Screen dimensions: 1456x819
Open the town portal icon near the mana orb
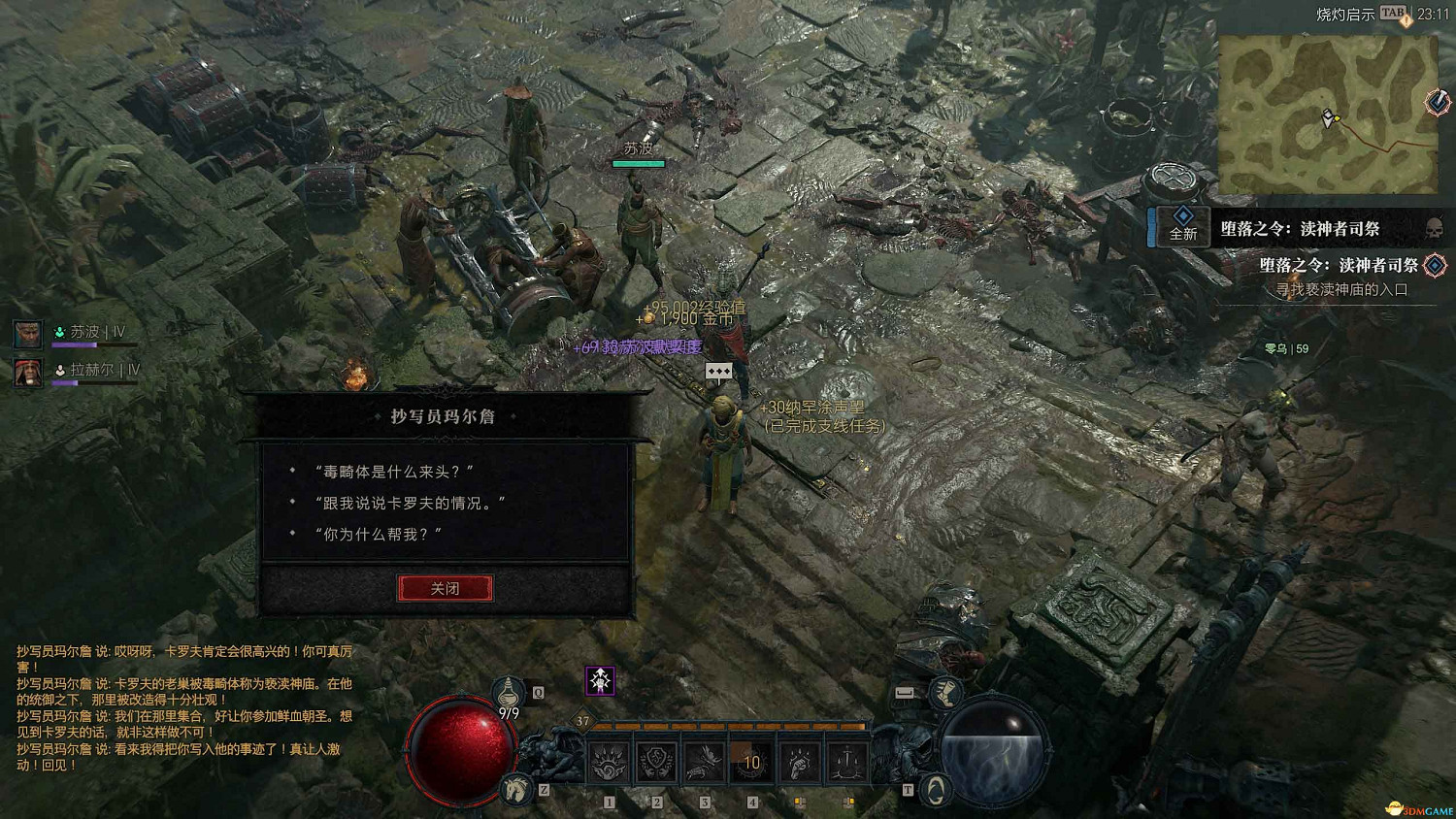pos(935,790)
